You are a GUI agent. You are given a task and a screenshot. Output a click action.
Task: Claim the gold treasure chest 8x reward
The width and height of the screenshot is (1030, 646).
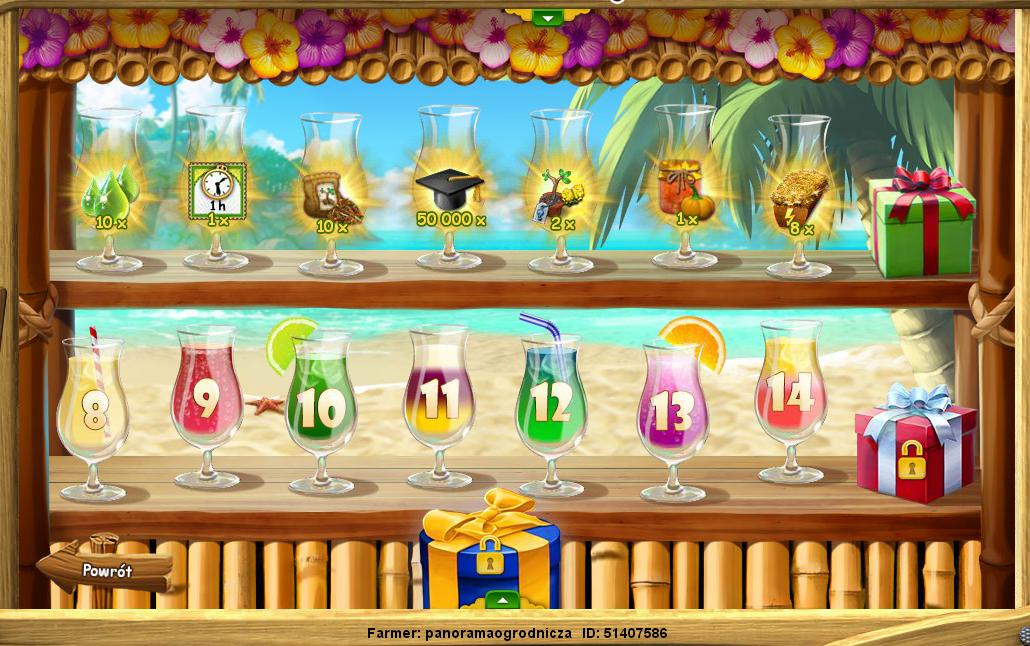click(x=799, y=202)
